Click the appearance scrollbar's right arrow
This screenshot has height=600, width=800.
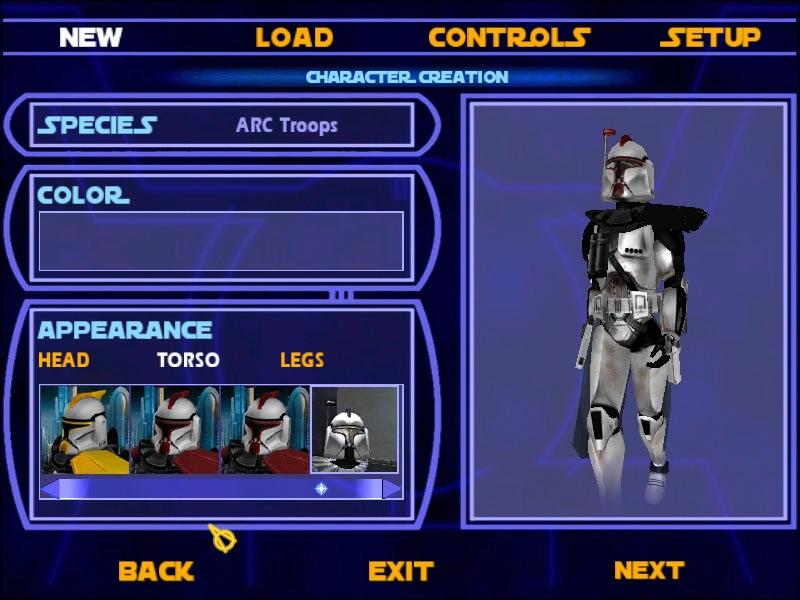392,489
